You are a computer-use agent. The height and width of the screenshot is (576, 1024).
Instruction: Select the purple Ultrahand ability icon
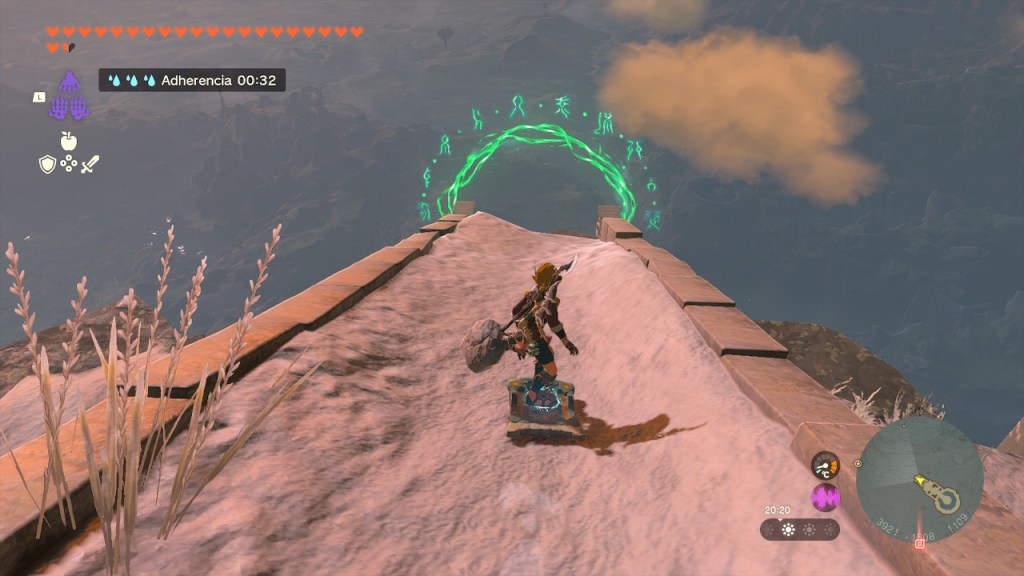pyautogui.click(x=68, y=98)
